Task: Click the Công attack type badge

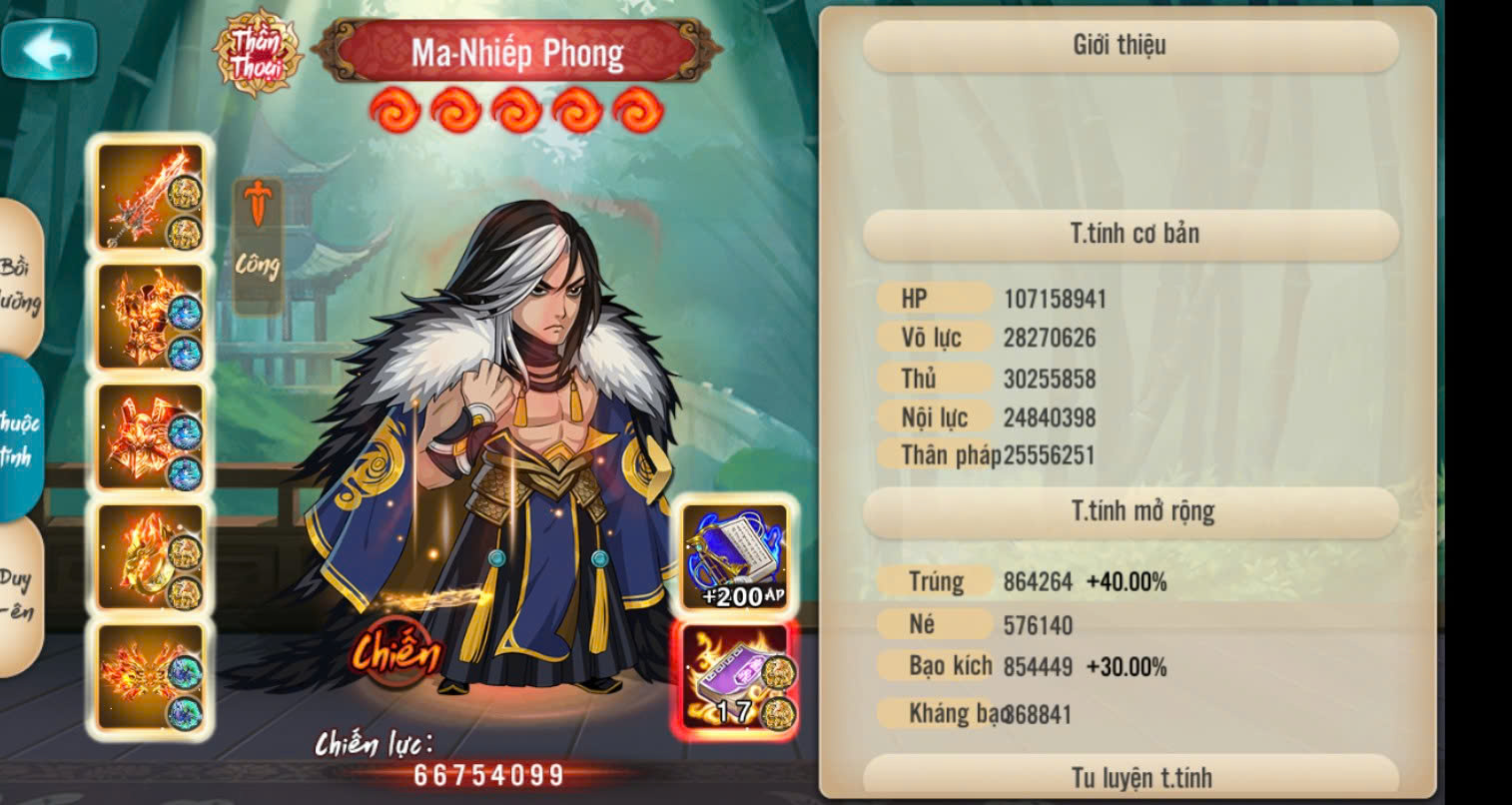Action: [x=258, y=246]
